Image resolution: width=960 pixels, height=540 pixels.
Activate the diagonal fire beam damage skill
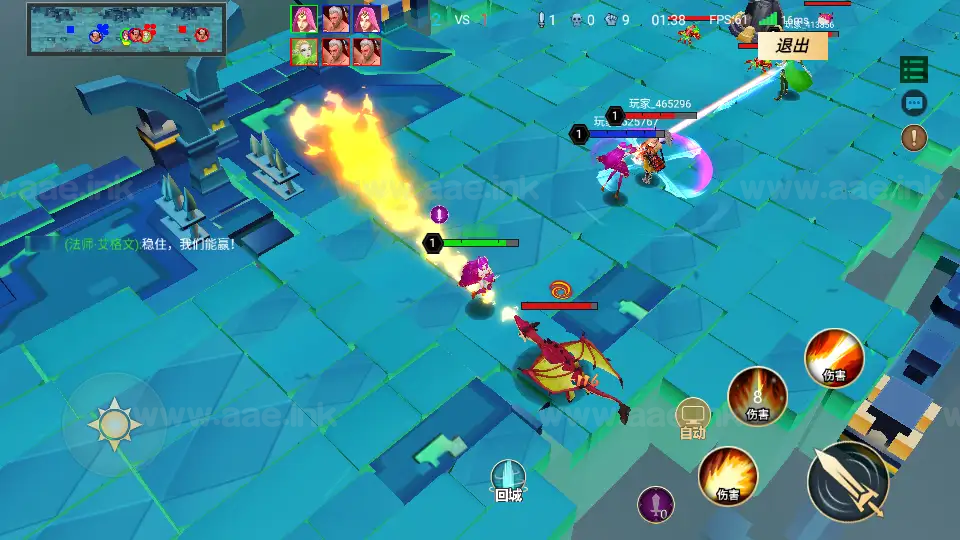tap(834, 358)
